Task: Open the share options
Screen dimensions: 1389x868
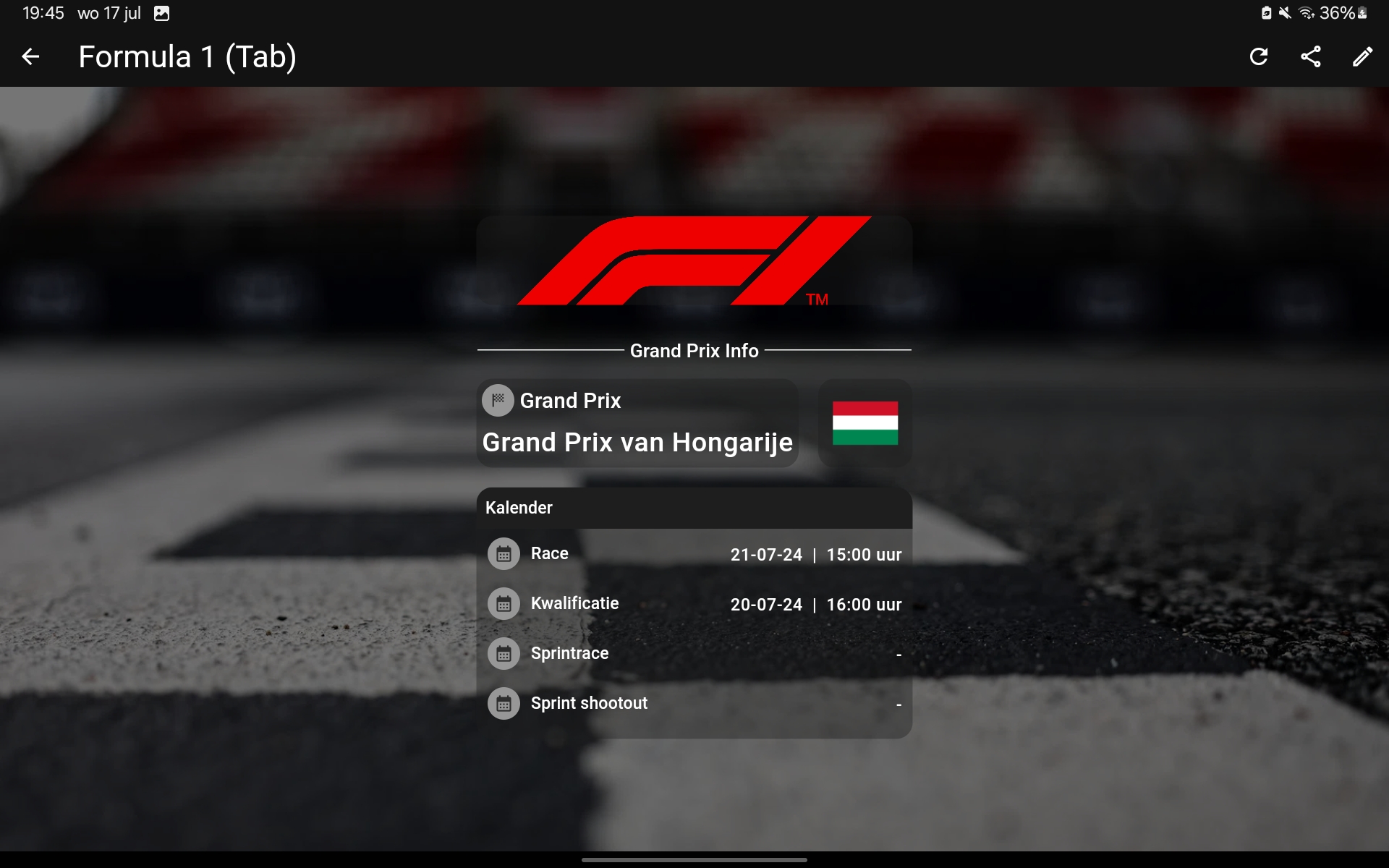Action: coord(1310,56)
